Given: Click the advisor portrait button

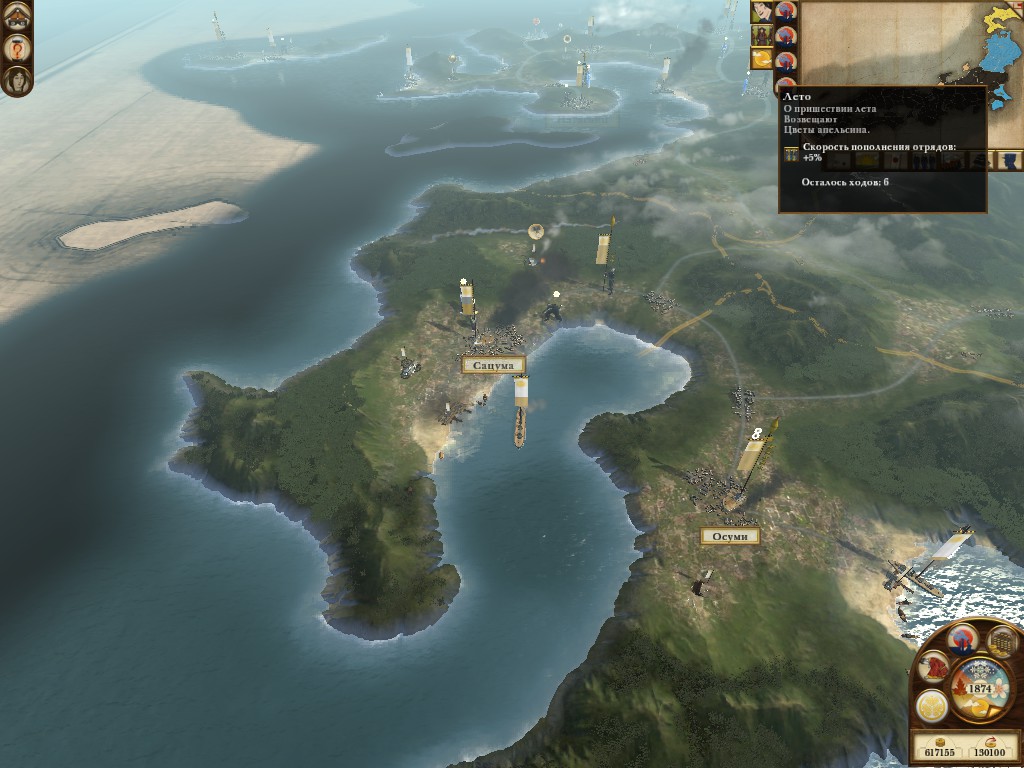Looking at the screenshot, I should [16, 79].
